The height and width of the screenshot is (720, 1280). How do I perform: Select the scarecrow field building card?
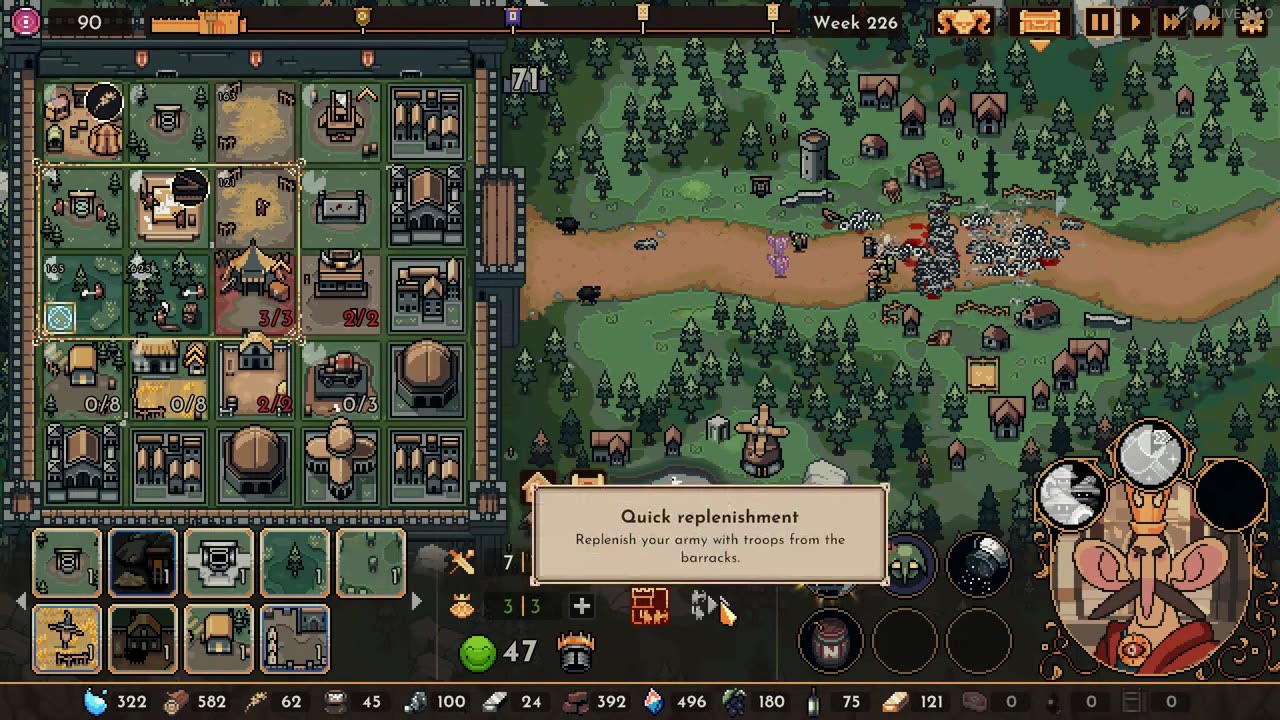67,639
